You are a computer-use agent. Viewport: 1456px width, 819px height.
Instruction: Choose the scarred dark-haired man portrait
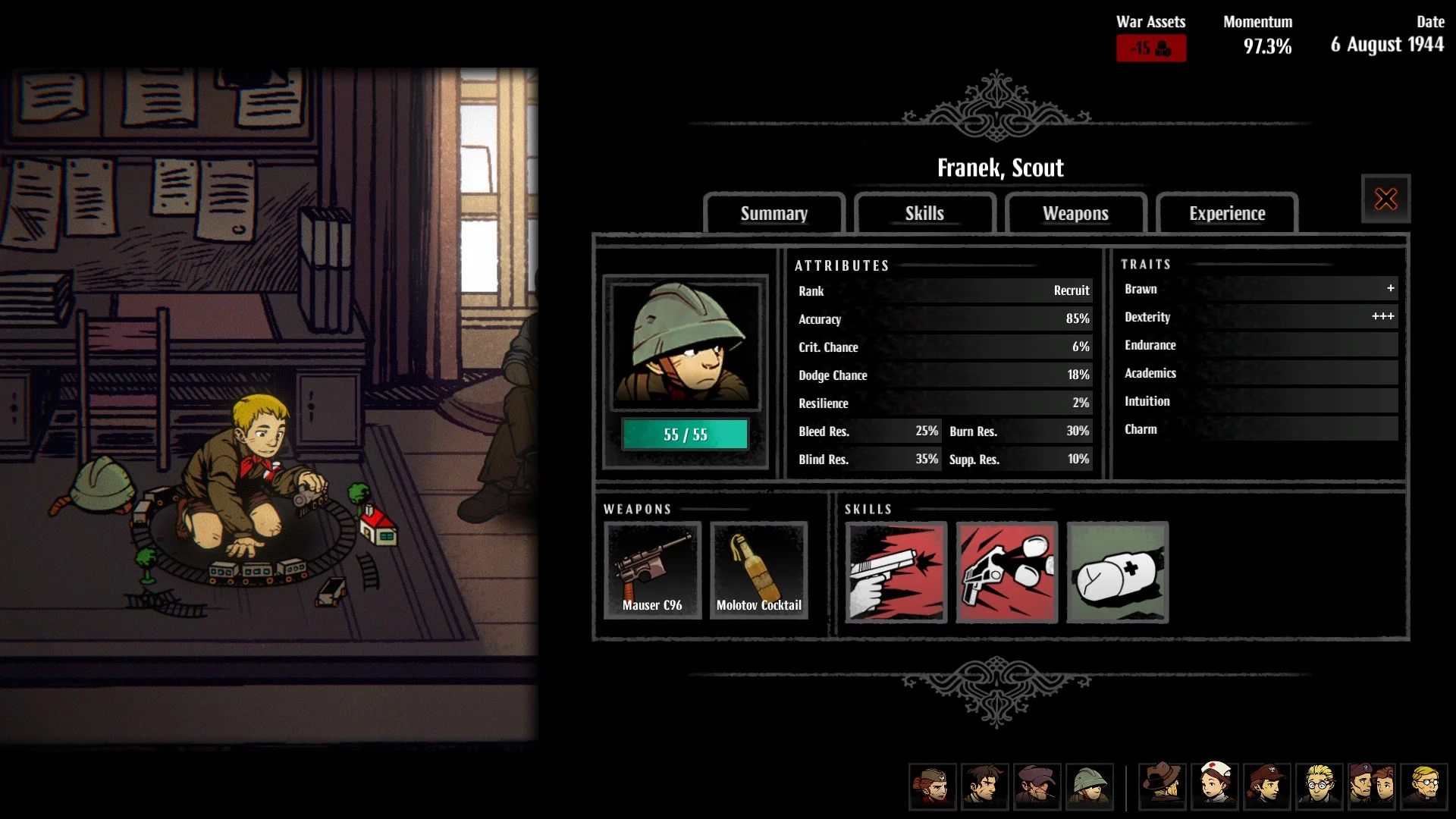tap(984, 786)
